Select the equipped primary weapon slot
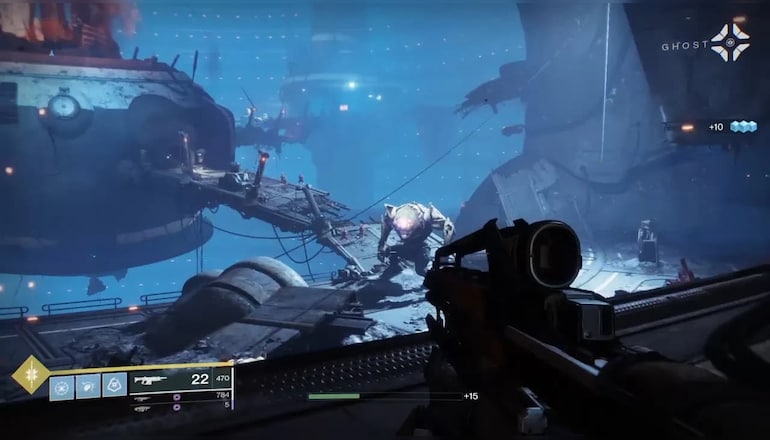This screenshot has height=440, width=770. [181, 381]
